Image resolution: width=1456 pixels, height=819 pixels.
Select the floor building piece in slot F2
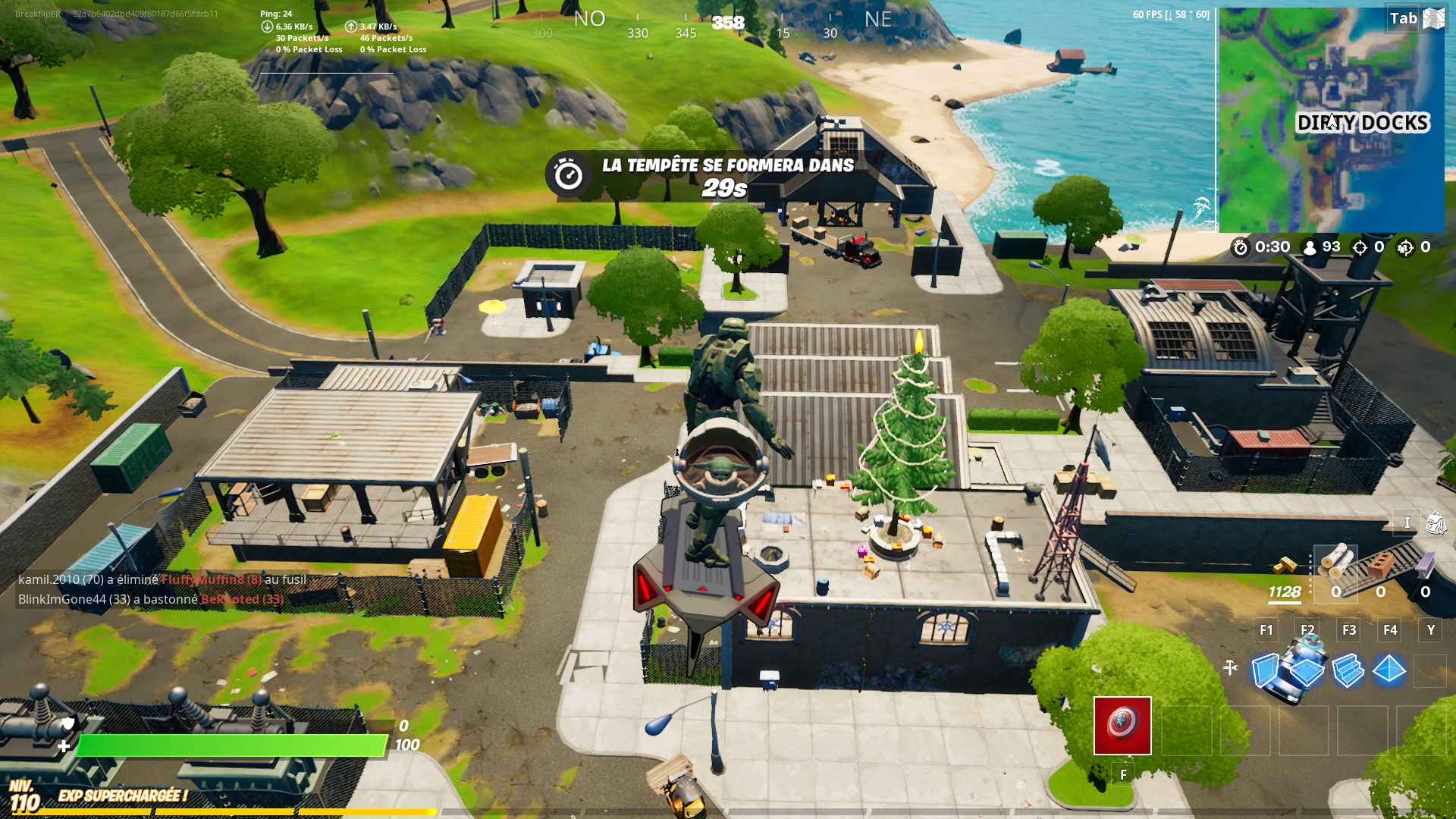coord(1308,671)
